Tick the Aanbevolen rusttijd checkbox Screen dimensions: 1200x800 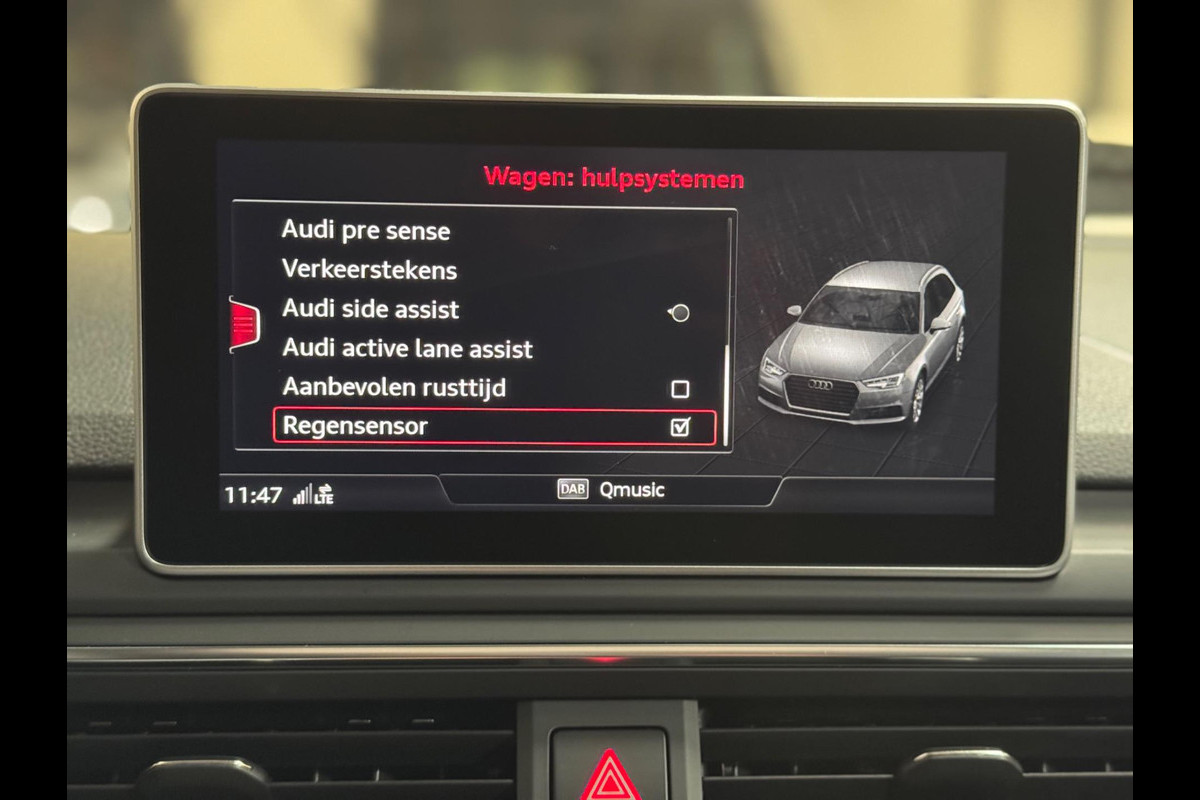click(x=680, y=389)
